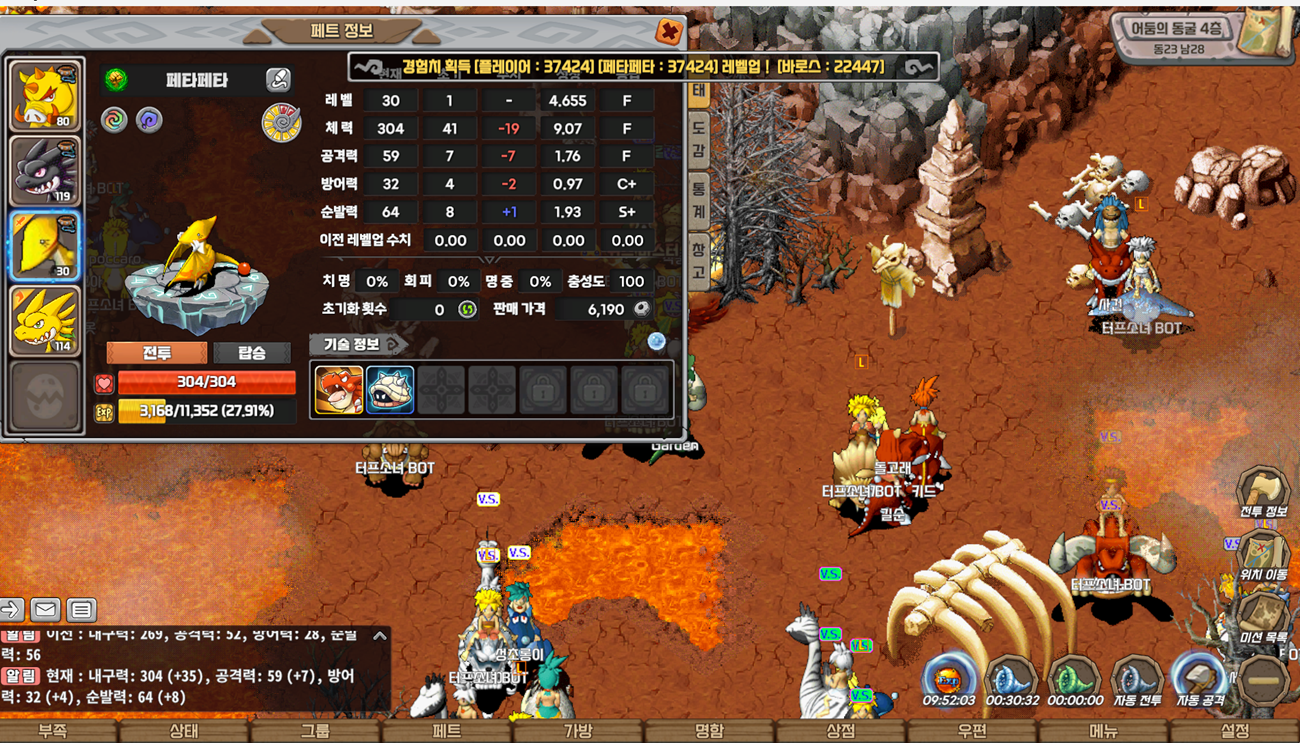This screenshot has width=1300, height=743.
Task: Open the 가방 bag menu
Action: [x=578, y=731]
